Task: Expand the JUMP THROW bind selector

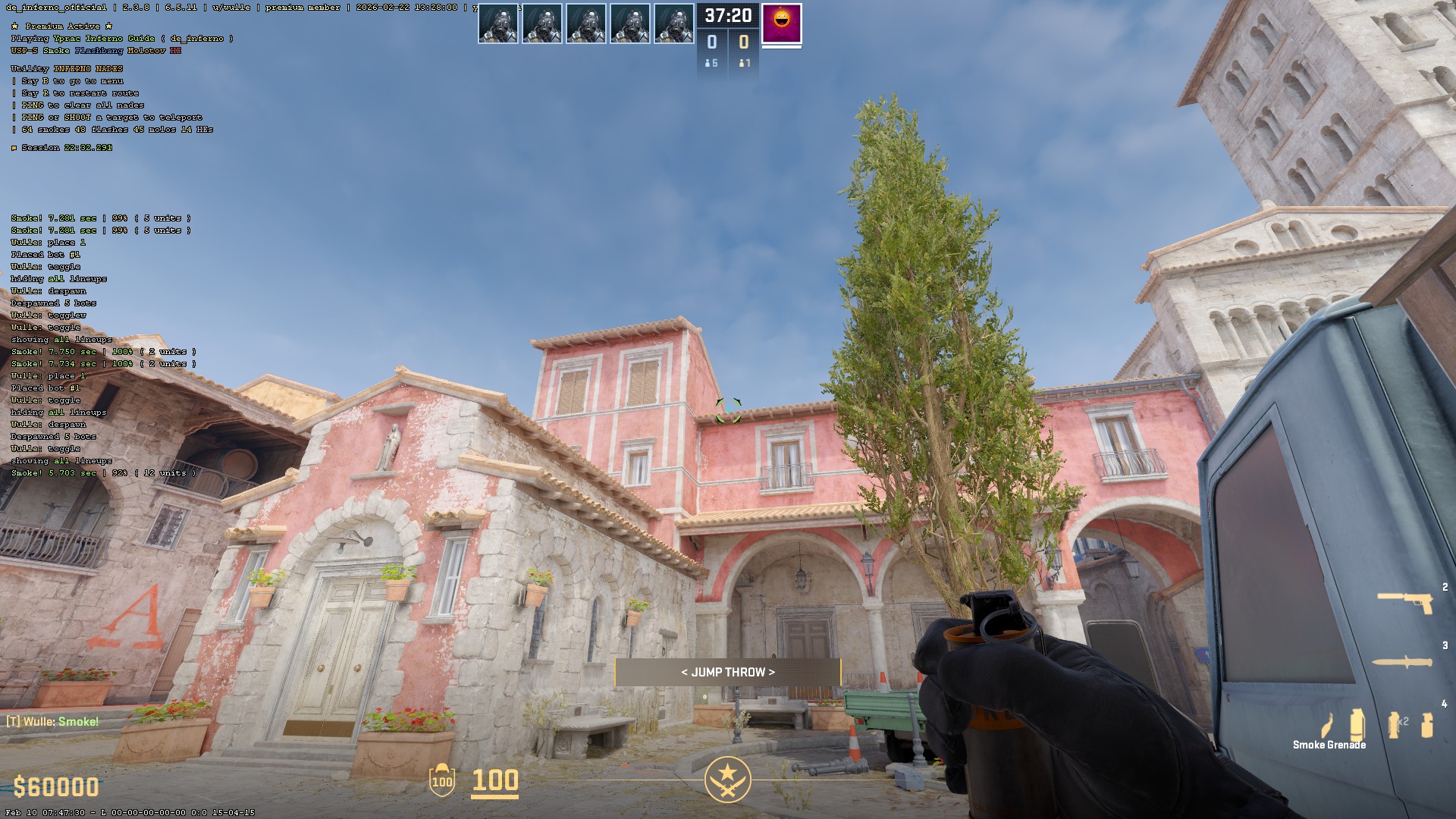Action: tap(727, 672)
